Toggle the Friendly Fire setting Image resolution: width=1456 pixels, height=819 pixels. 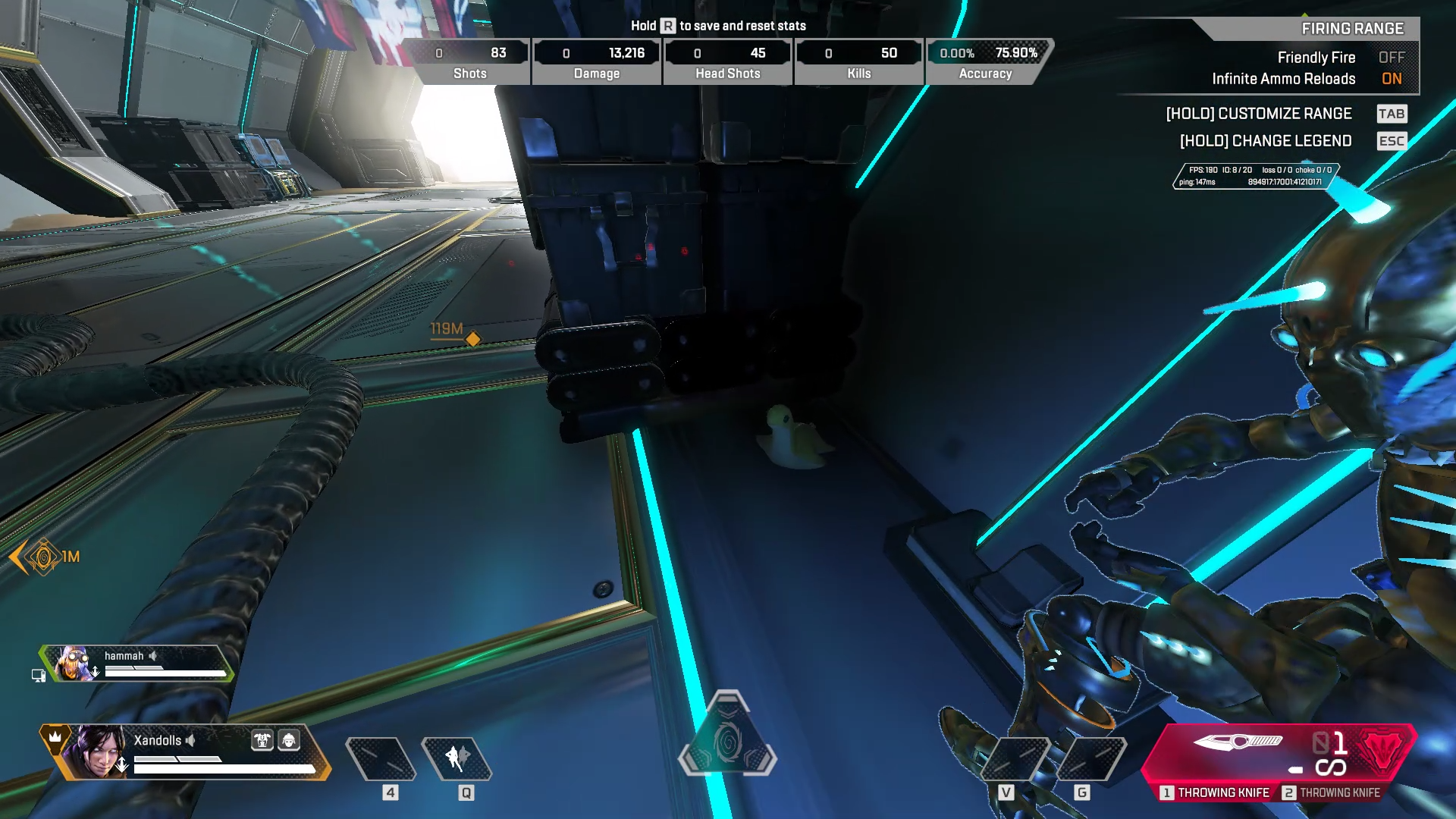click(x=1391, y=58)
